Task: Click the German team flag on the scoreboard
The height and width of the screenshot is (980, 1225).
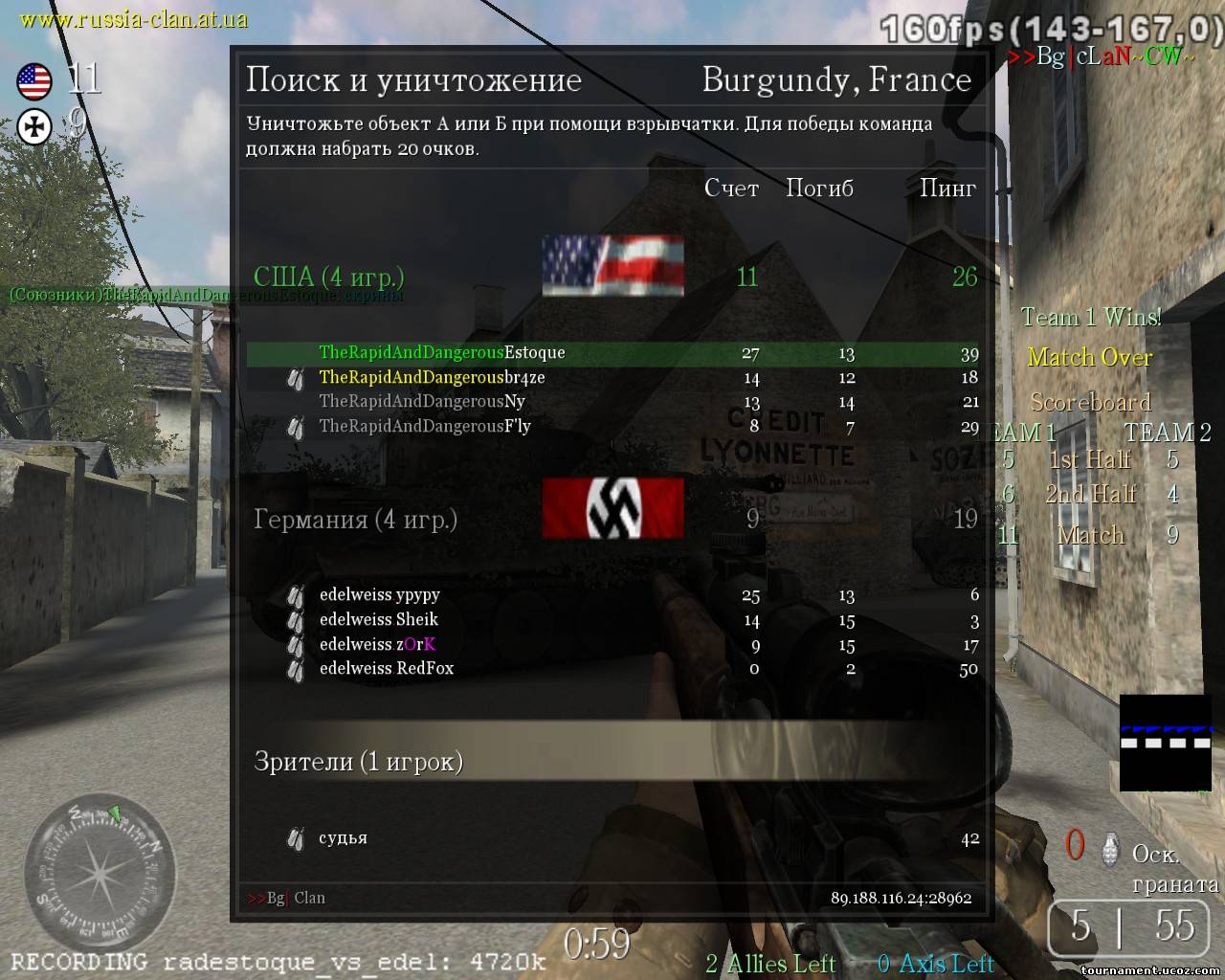Action: tap(612, 508)
